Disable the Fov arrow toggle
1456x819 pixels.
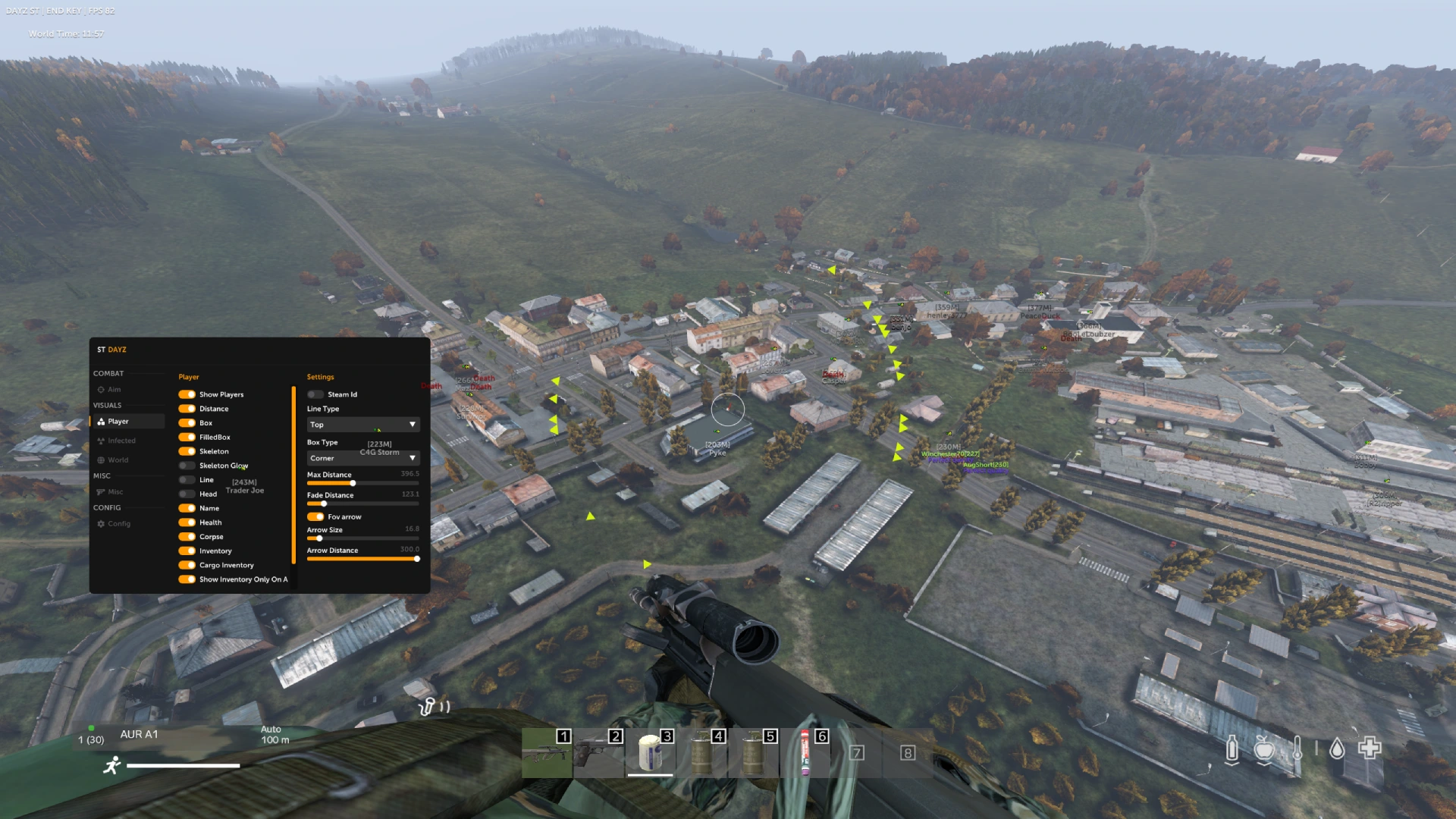coord(315,516)
